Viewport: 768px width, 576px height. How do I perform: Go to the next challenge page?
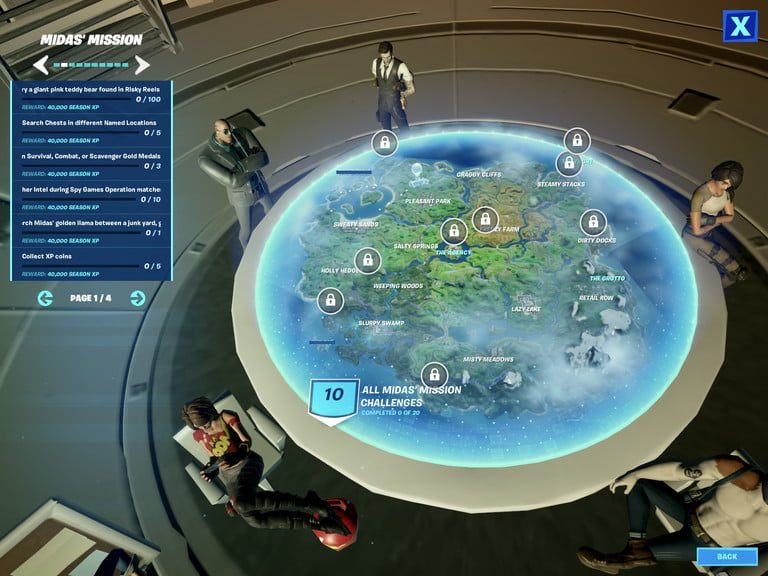(x=138, y=298)
